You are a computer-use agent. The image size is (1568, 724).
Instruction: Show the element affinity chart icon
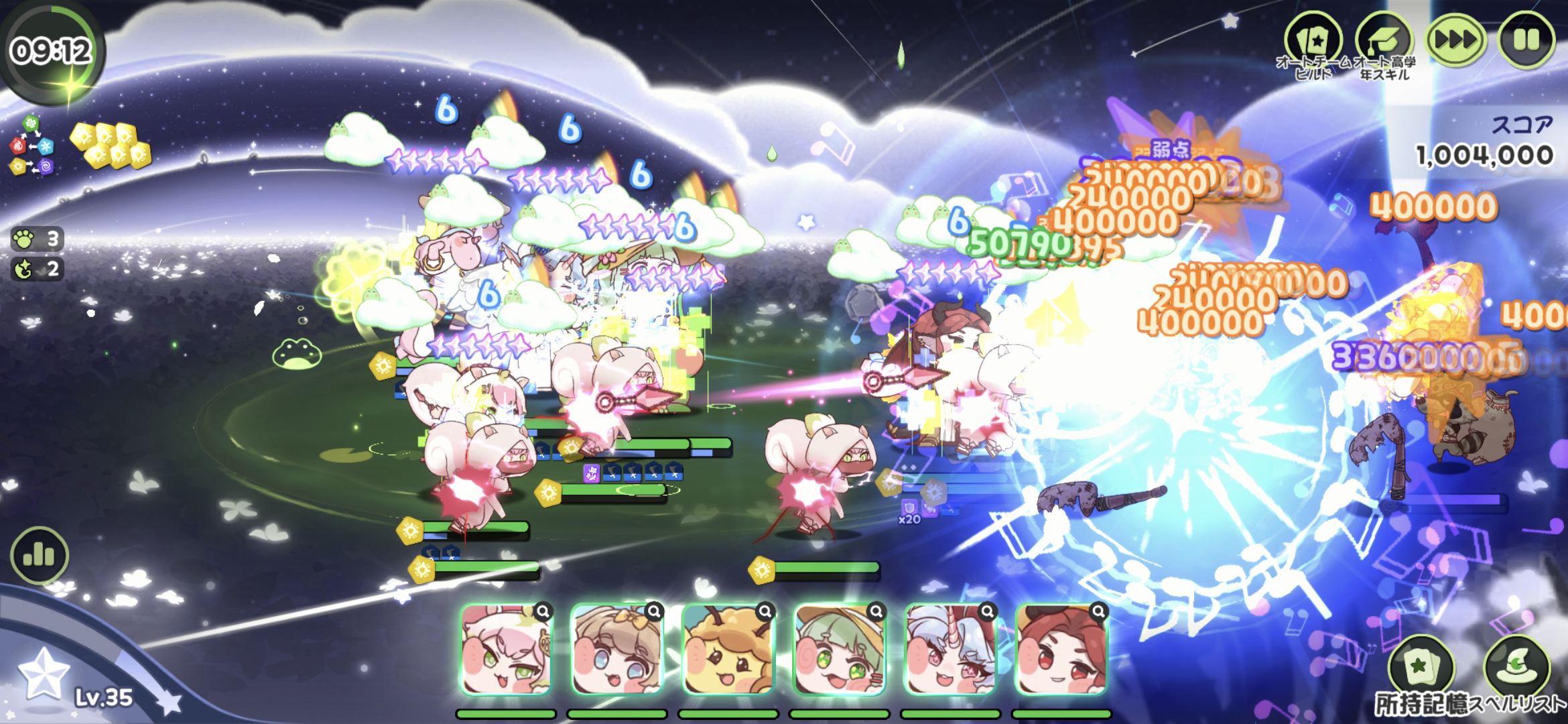31,145
